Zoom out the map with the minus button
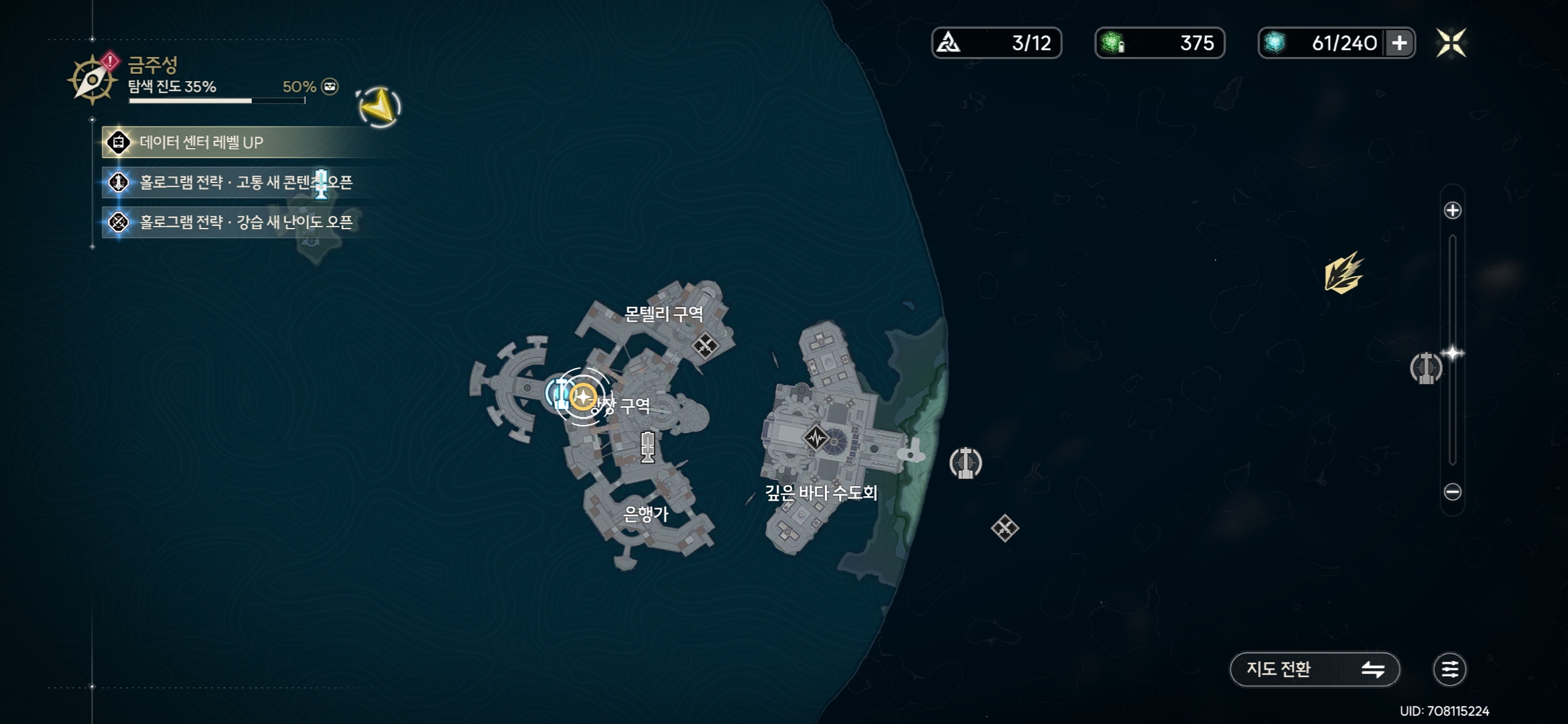 (x=1452, y=492)
